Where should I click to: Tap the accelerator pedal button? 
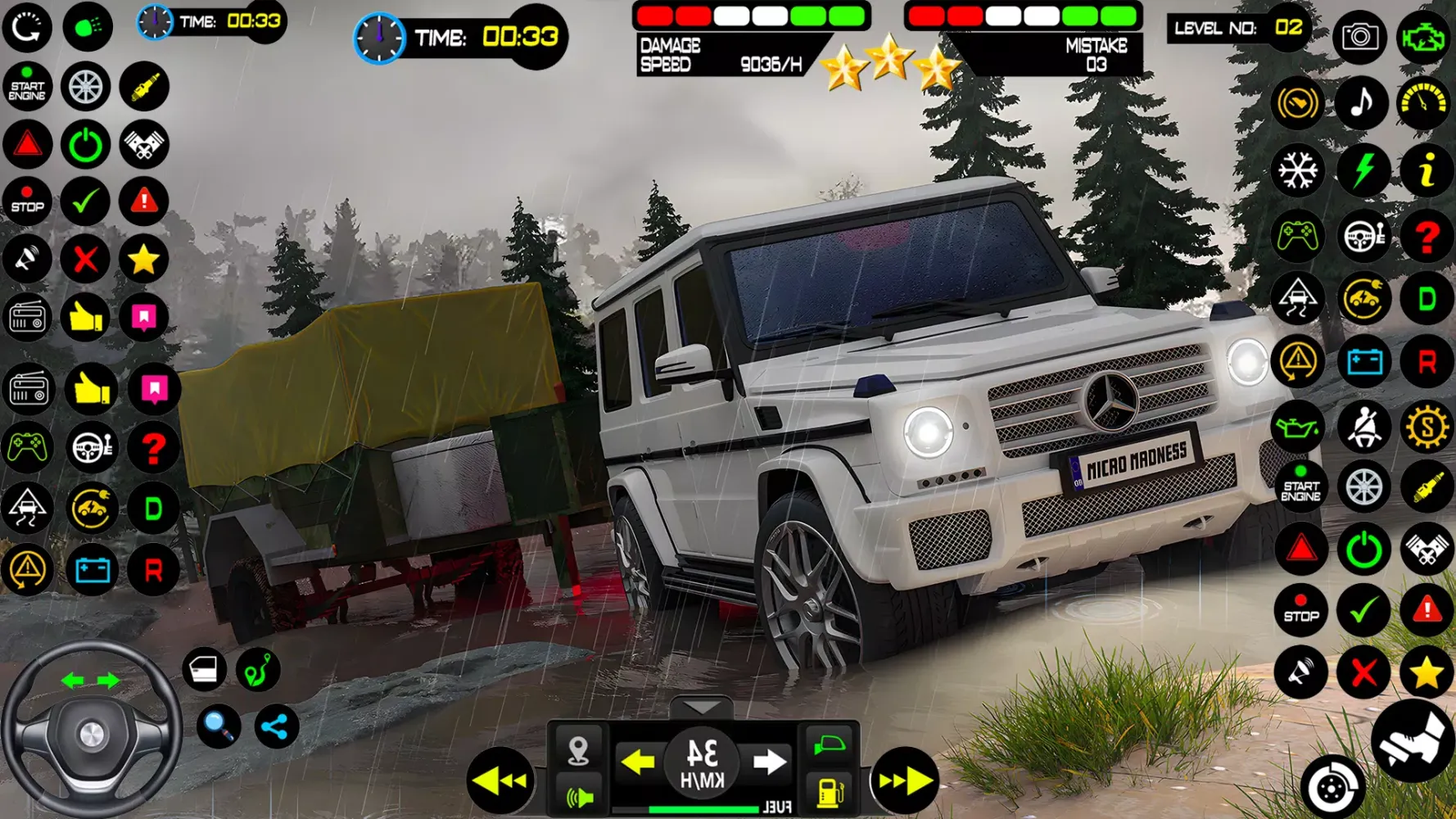(1412, 740)
